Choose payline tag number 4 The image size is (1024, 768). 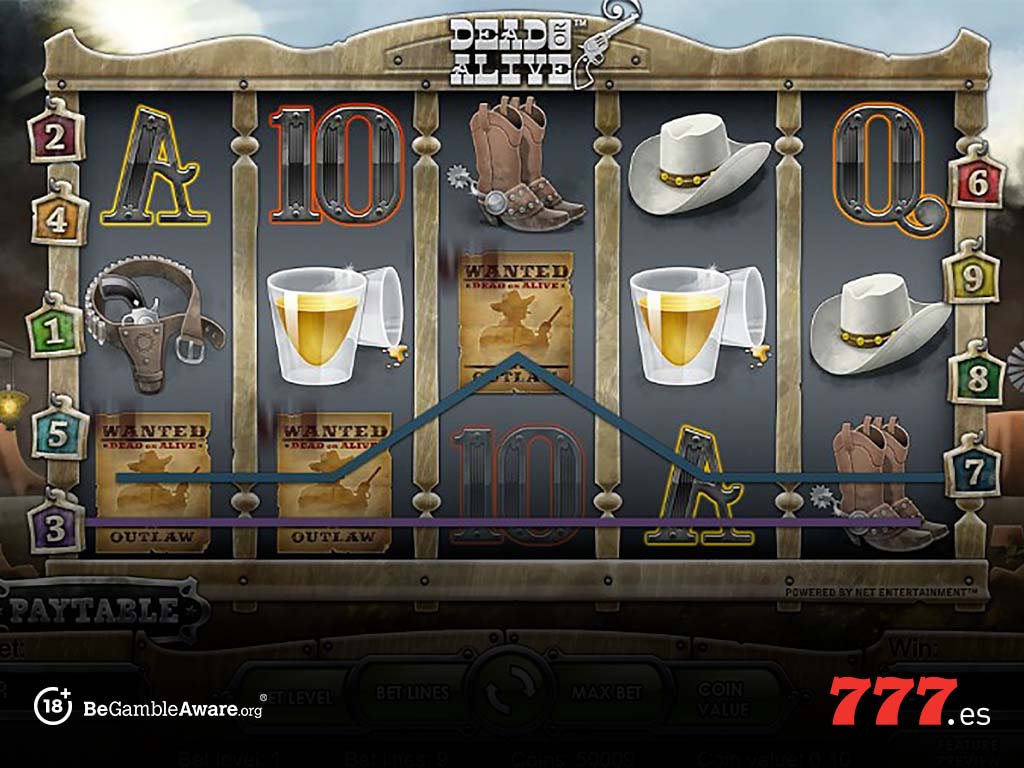coord(59,217)
